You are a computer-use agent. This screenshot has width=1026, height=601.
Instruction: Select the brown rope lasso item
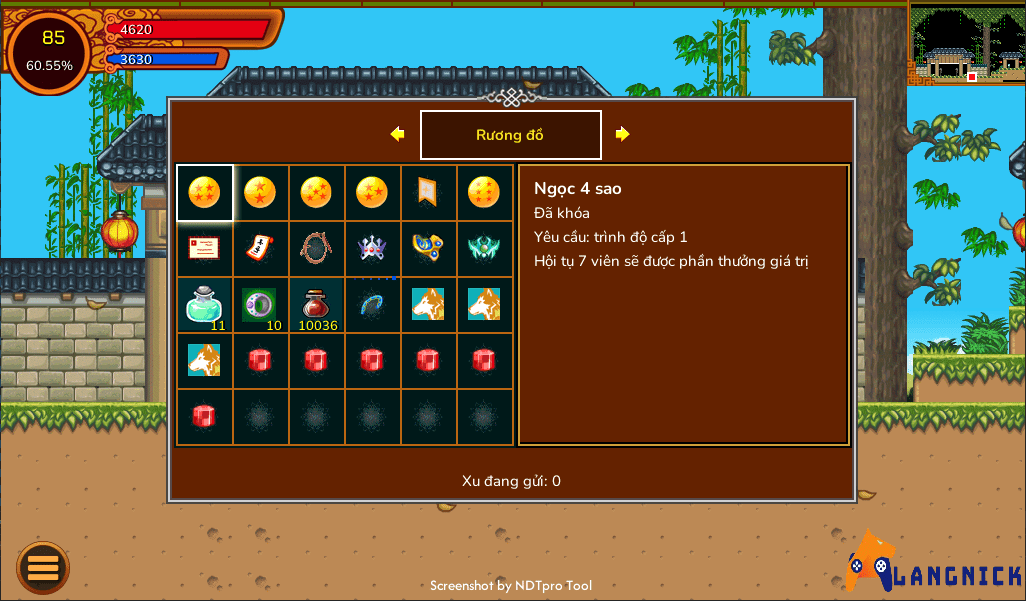click(316, 248)
